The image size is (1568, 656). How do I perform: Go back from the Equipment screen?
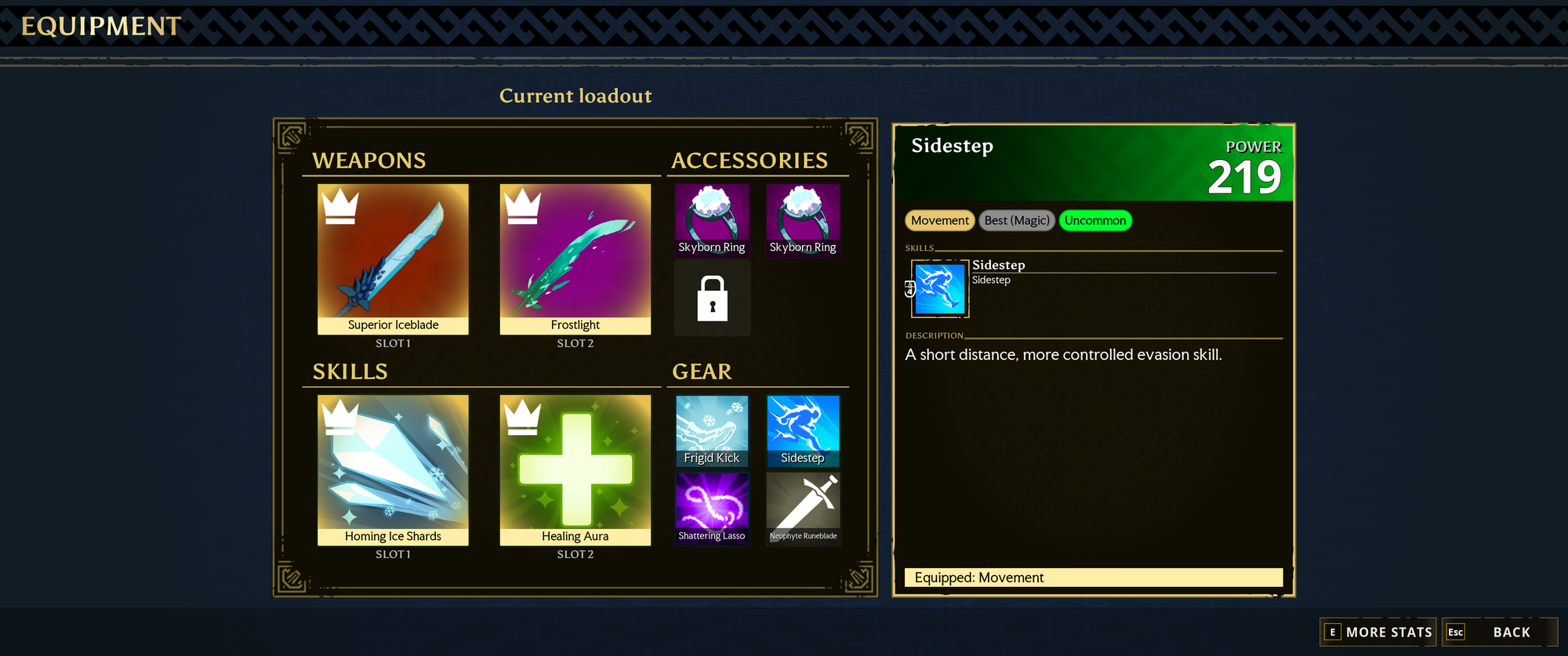(x=1499, y=632)
